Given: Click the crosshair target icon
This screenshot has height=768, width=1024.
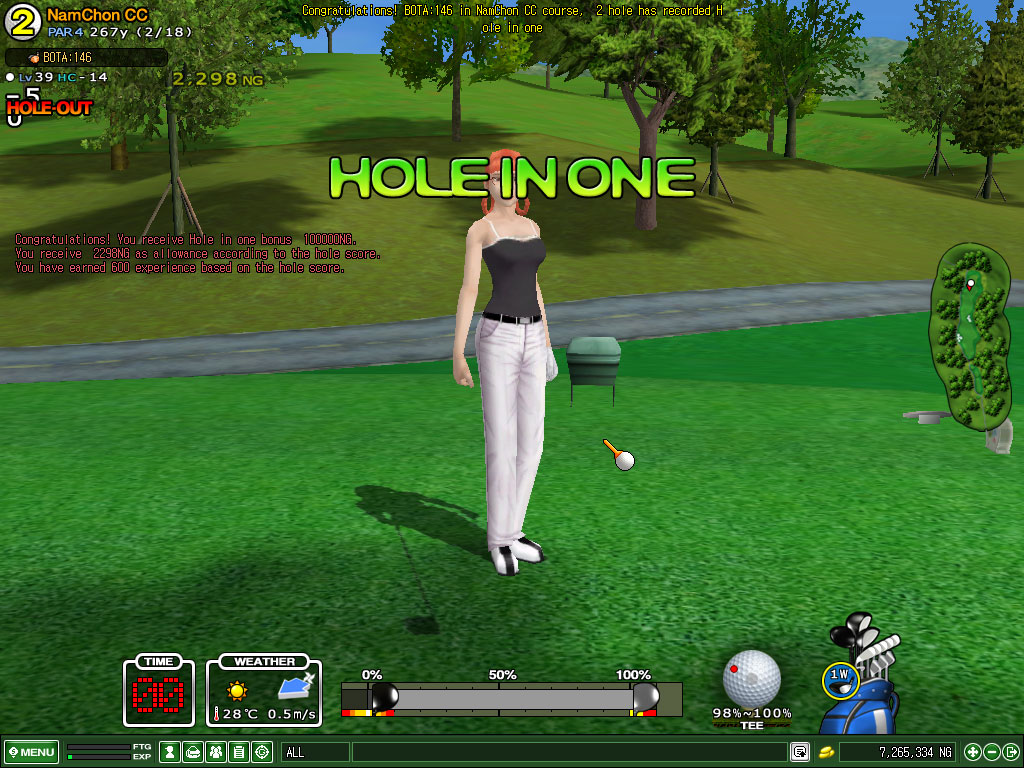Looking at the screenshot, I should pyautogui.click(x=262, y=752).
